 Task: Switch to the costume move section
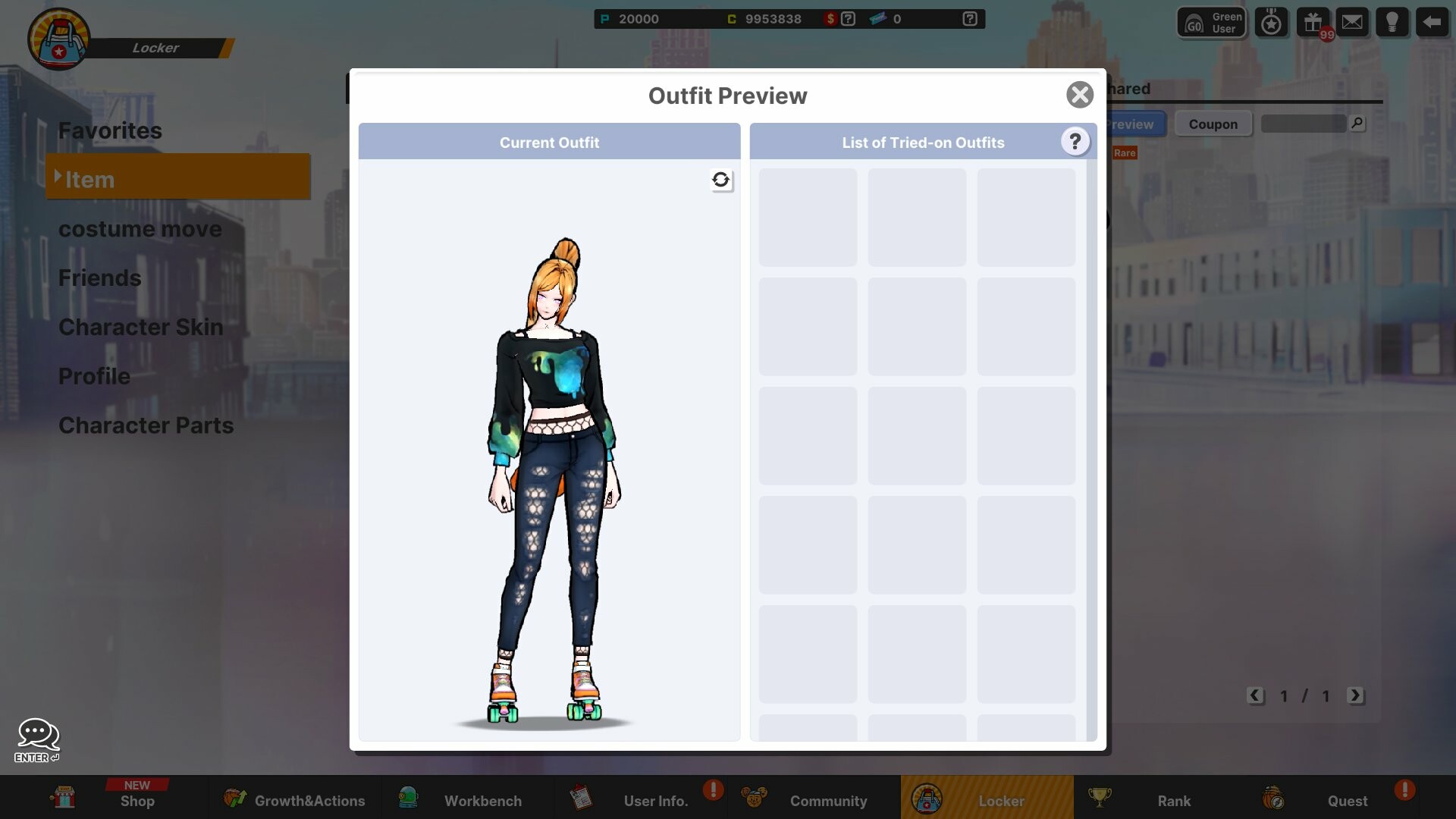tap(140, 228)
